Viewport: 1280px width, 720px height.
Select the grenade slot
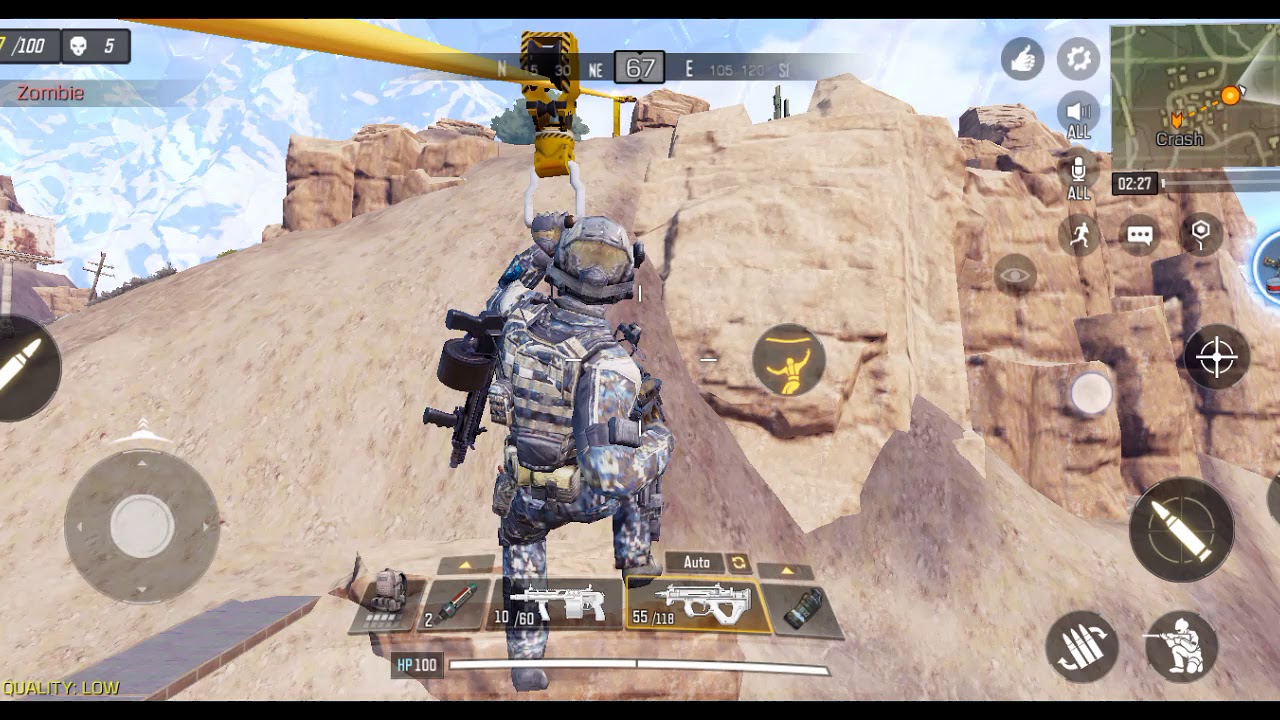click(x=801, y=608)
